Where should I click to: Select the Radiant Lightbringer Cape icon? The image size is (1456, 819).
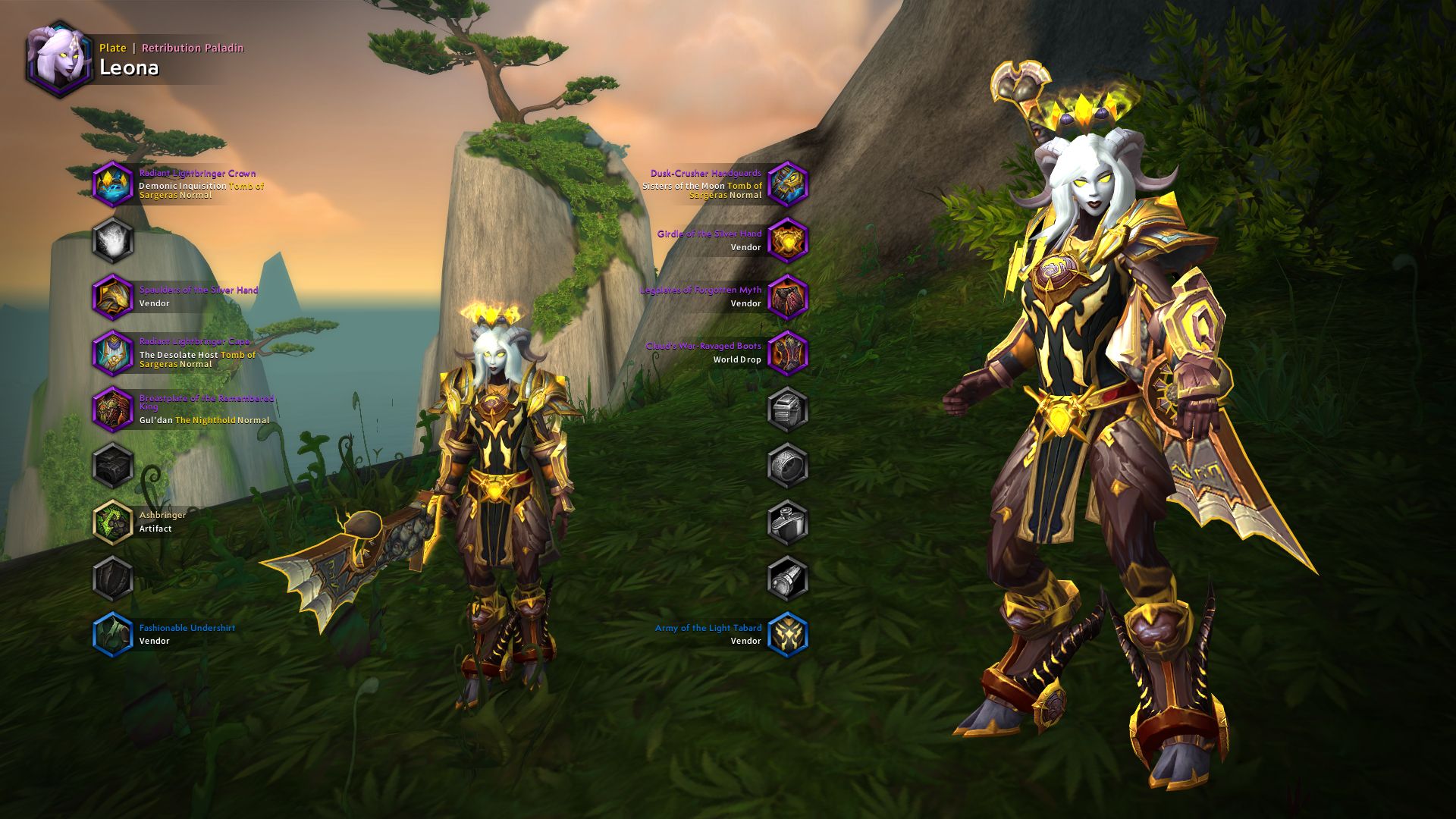pos(114,353)
